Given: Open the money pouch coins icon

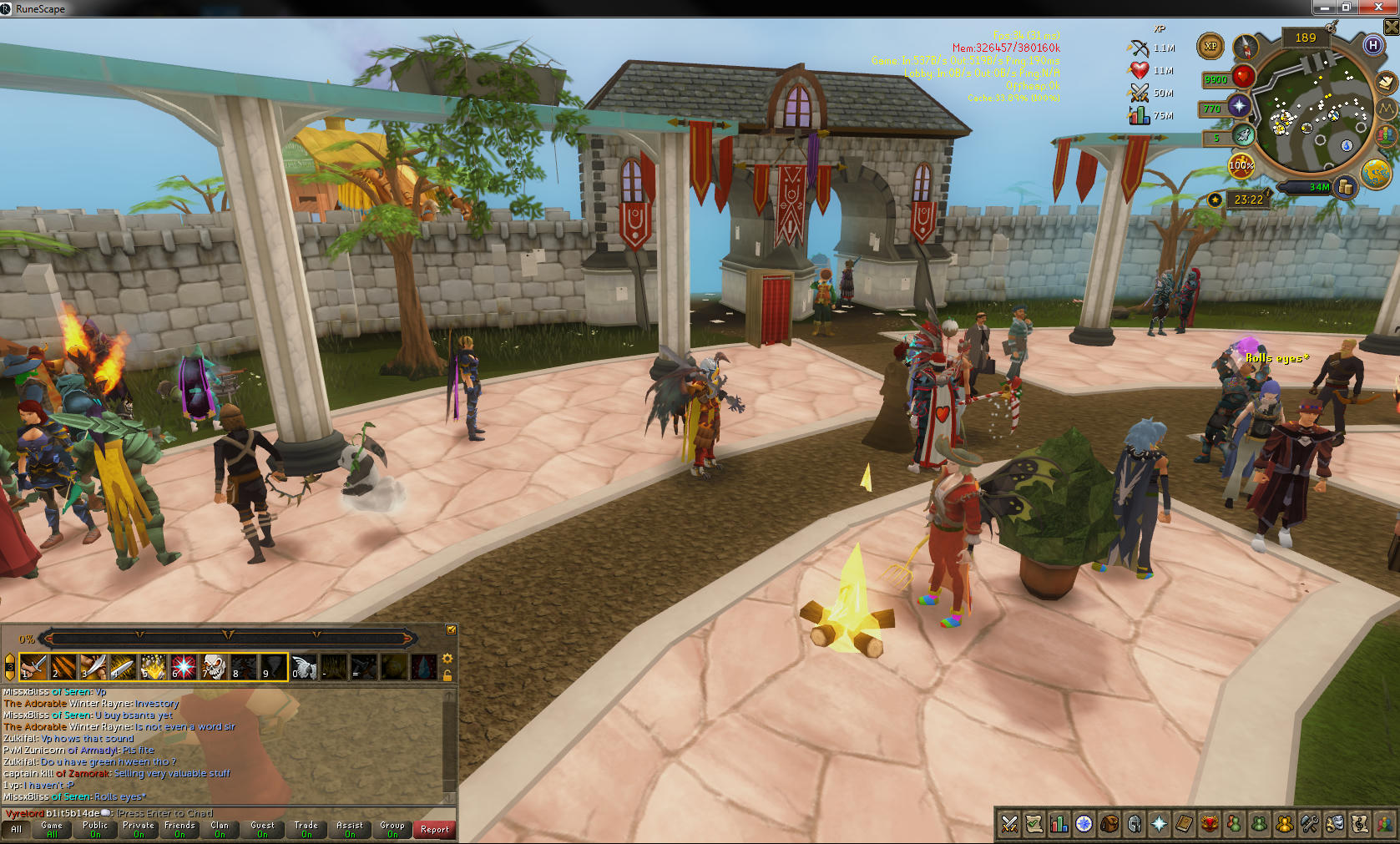Looking at the screenshot, I should (x=1345, y=187).
